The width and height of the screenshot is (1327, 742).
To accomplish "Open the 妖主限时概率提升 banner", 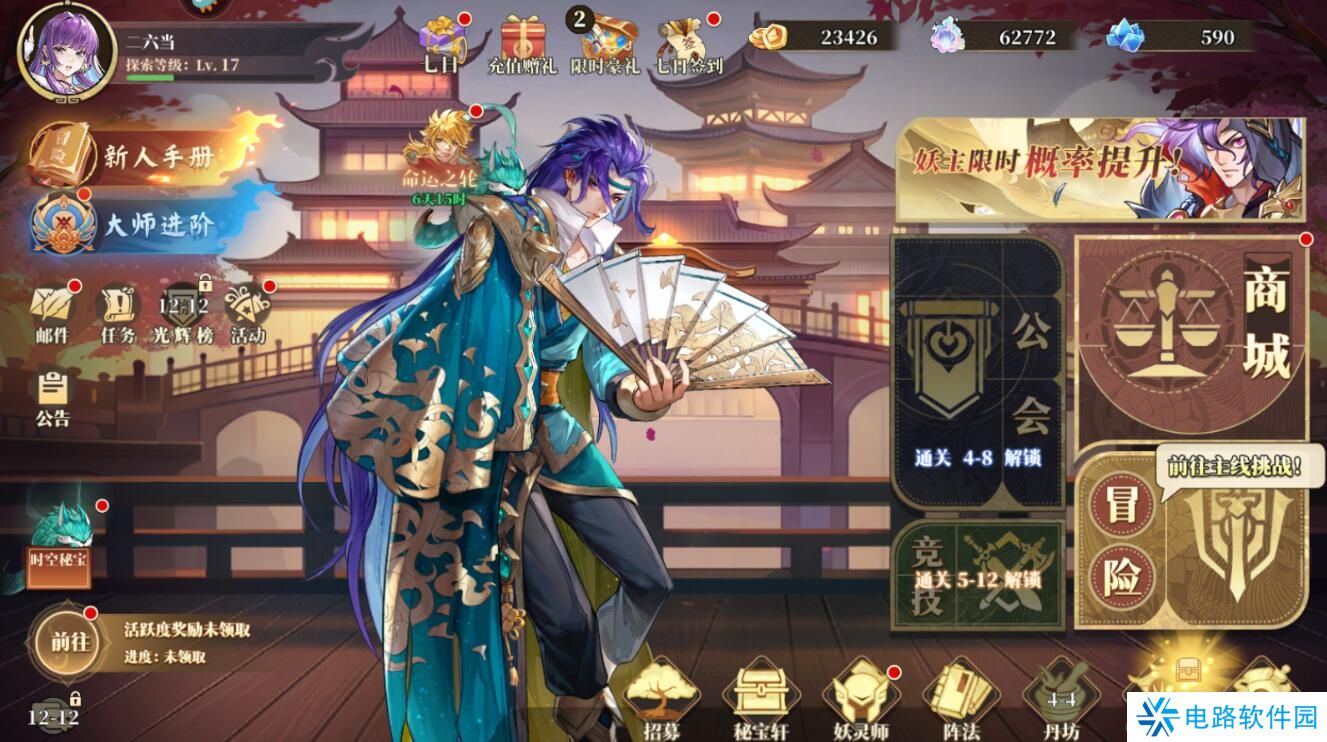I will click(x=1105, y=165).
